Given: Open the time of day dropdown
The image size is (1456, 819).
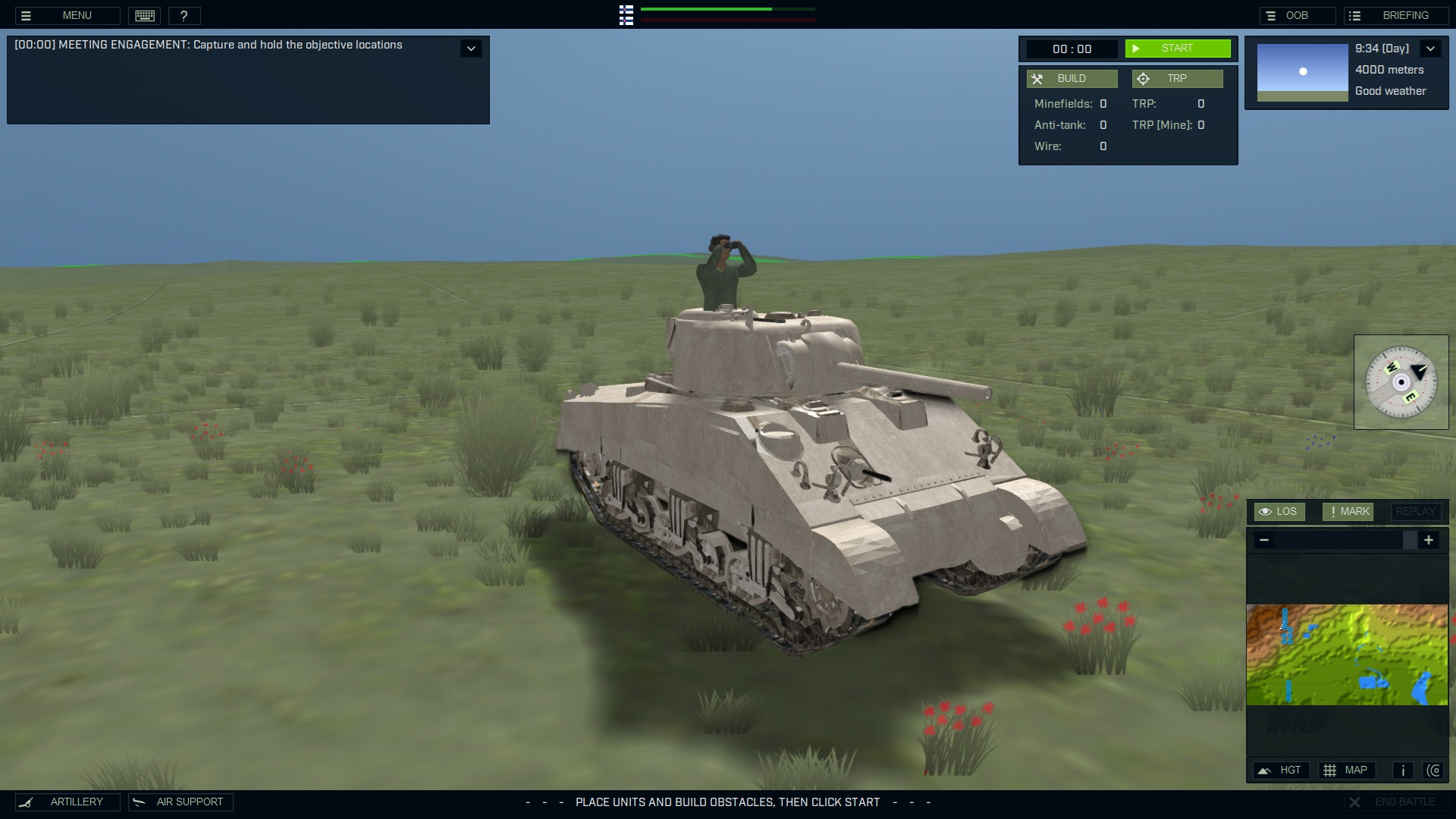Looking at the screenshot, I should click(1431, 48).
